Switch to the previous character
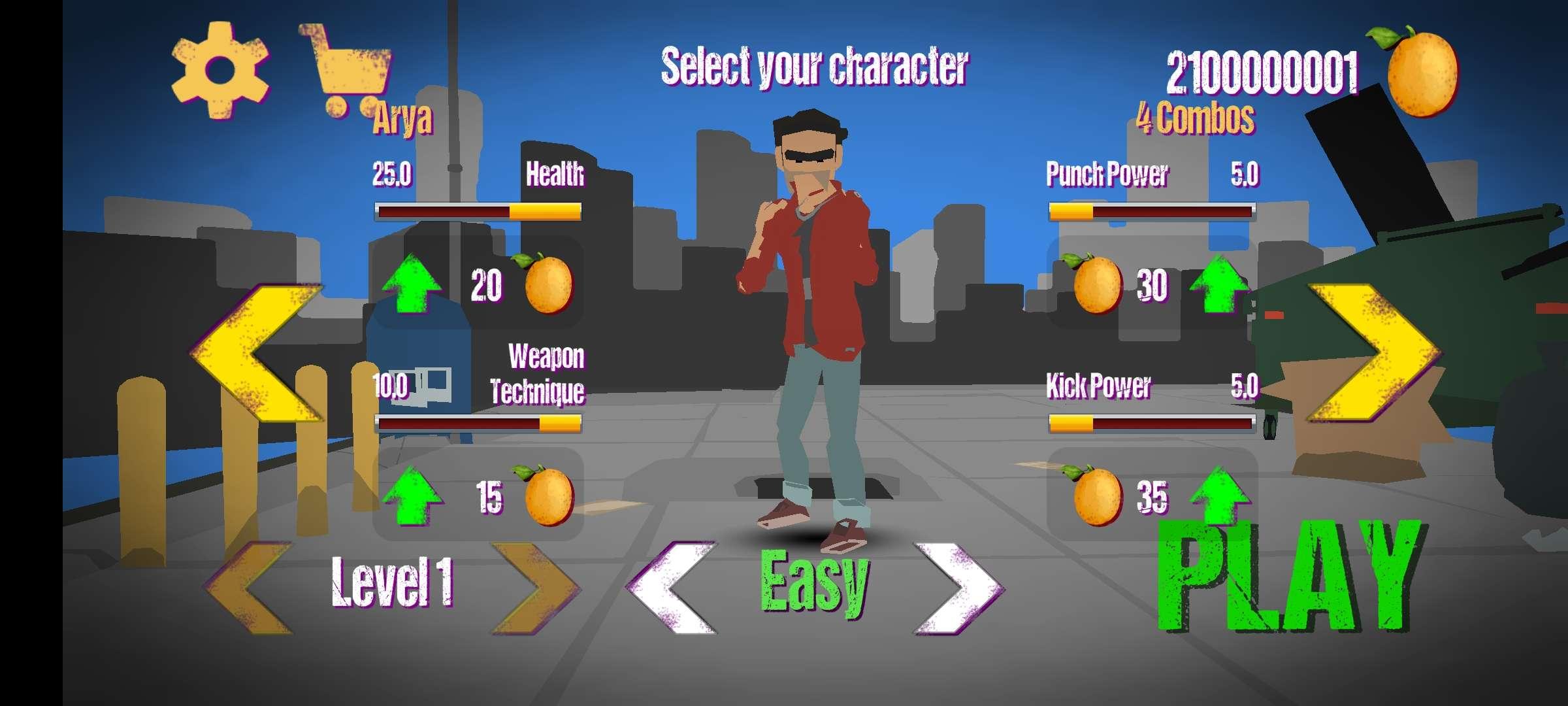This screenshot has width=1568, height=706. coord(257,353)
